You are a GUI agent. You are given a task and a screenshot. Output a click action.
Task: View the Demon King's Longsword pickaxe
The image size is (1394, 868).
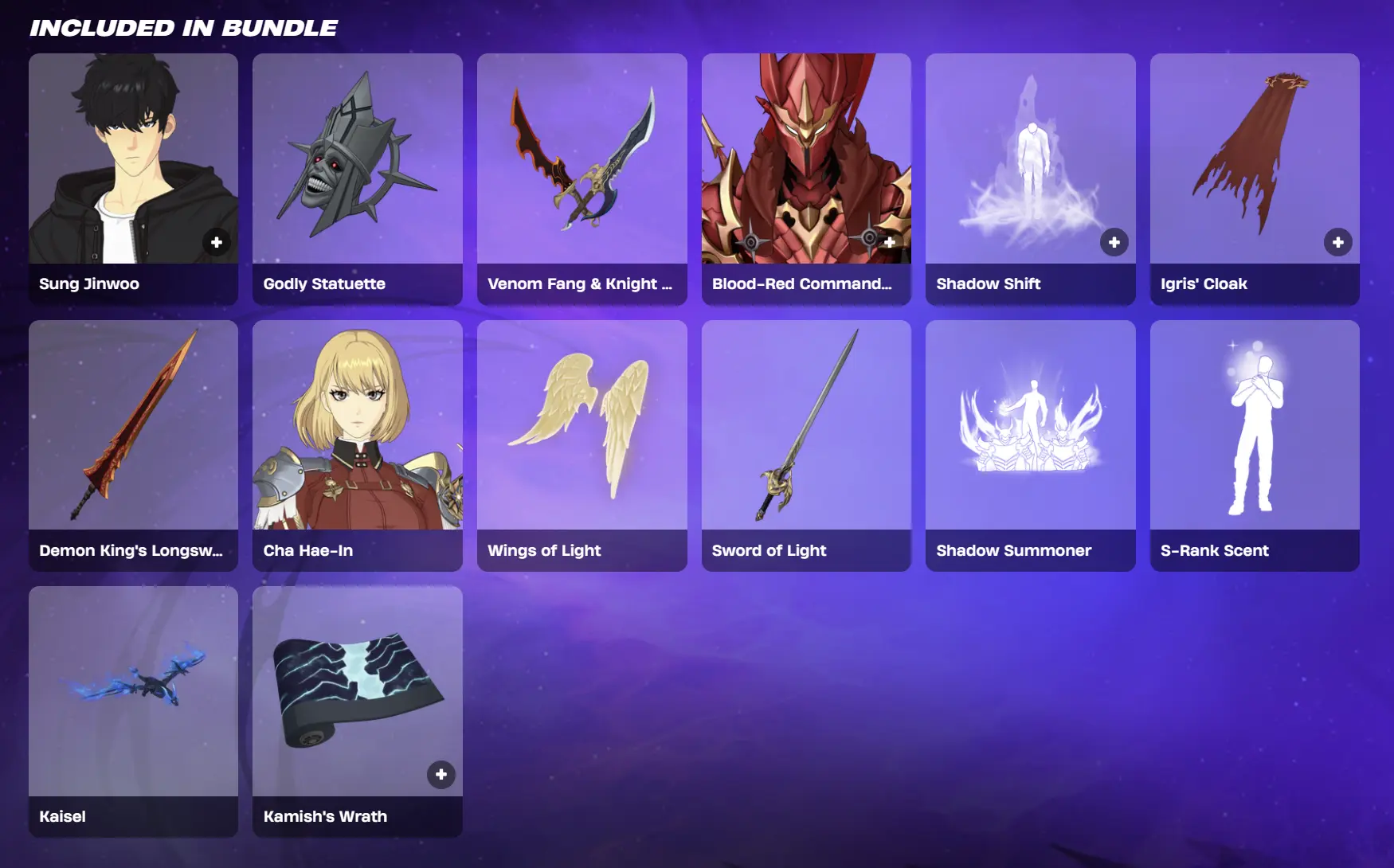point(133,426)
